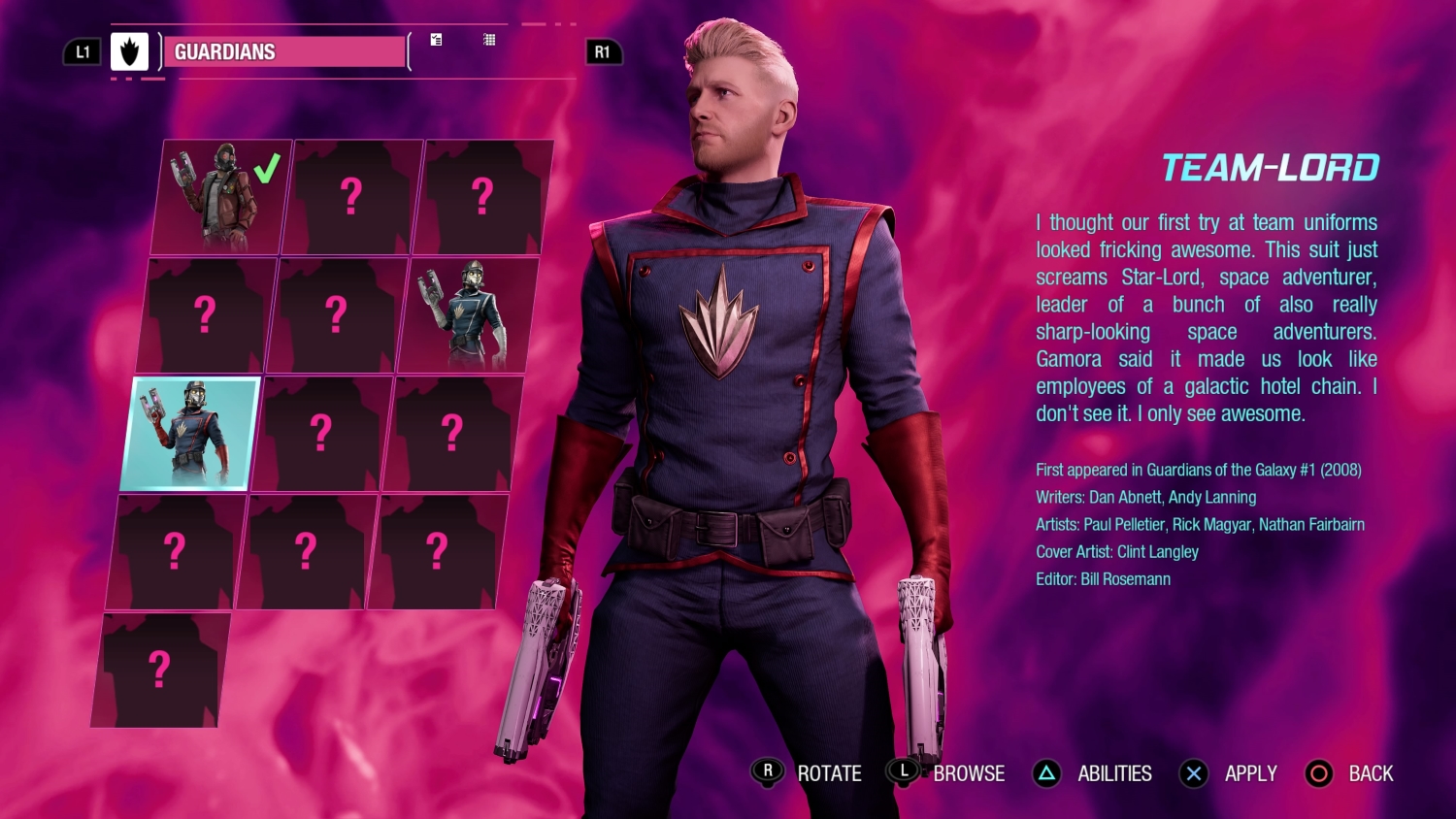This screenshot has height=819, width=1456.
Task: Open the grid list icon tab
Action: coord(489,40)
